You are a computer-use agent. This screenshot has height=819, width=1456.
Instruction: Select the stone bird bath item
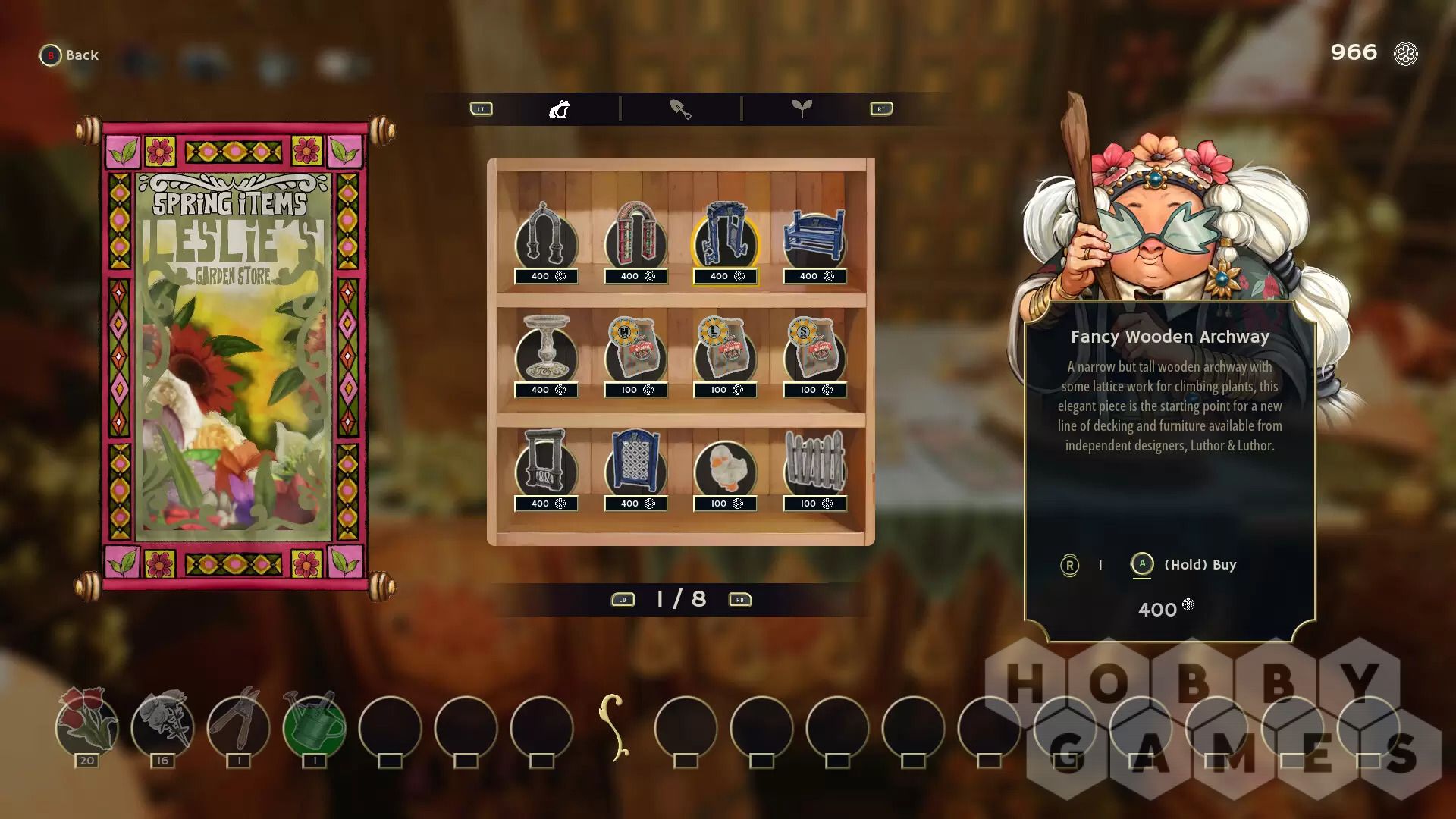coord(545,350)
